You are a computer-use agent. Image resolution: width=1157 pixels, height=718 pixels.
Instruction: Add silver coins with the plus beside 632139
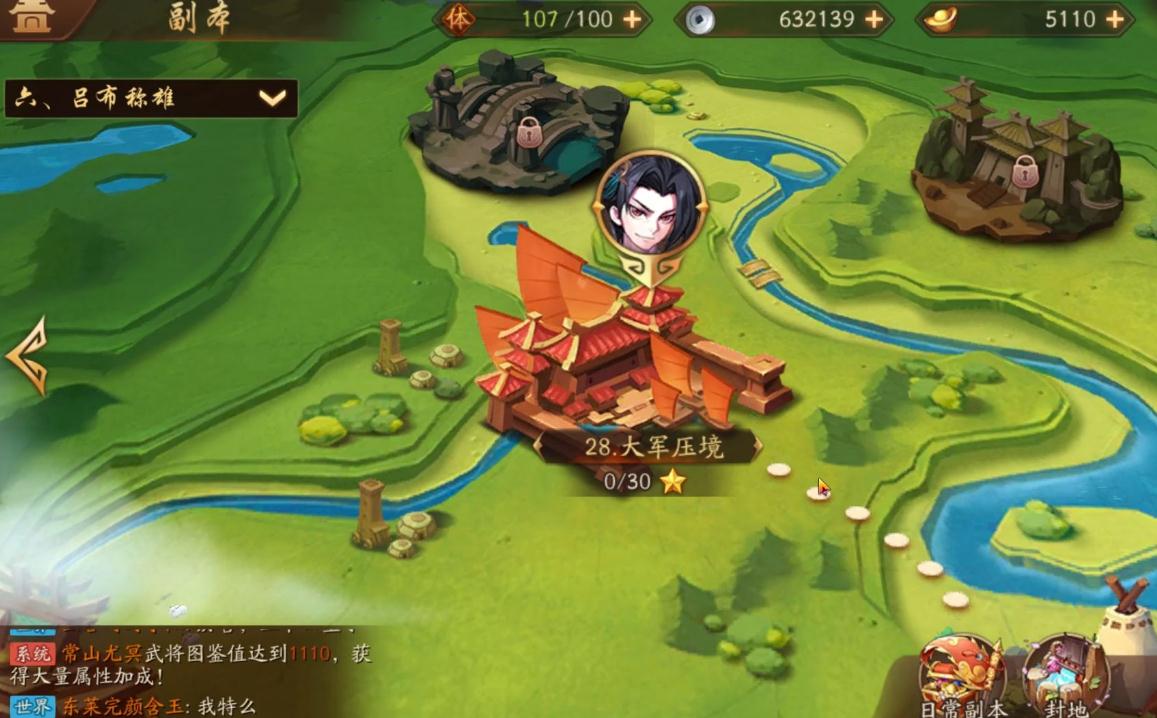[x=874, y=20]
